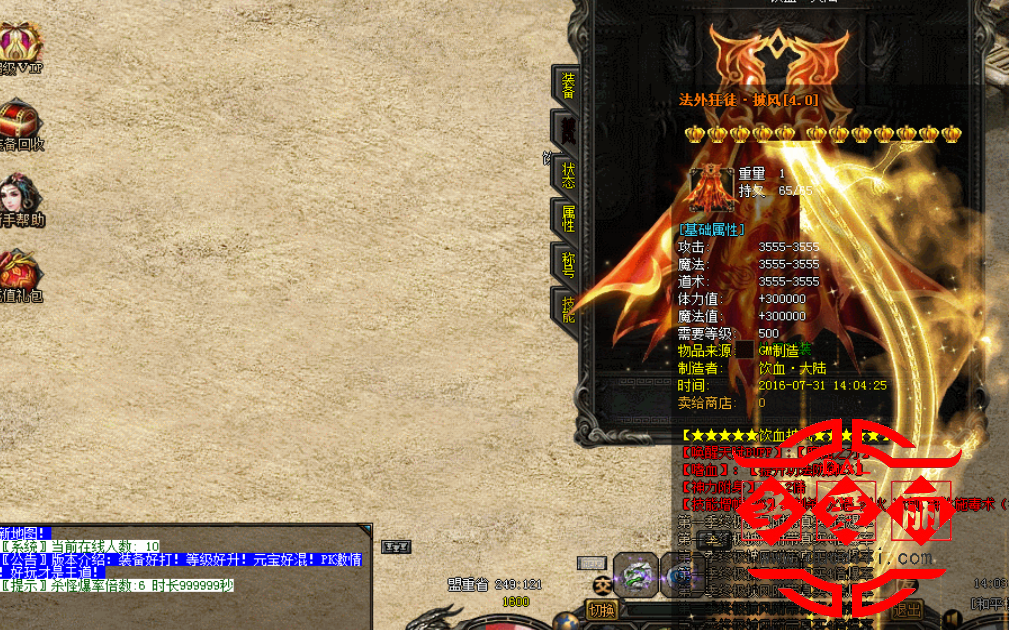
Task: Switch to the 属性 attributes tab
Action: click(568, 218)
